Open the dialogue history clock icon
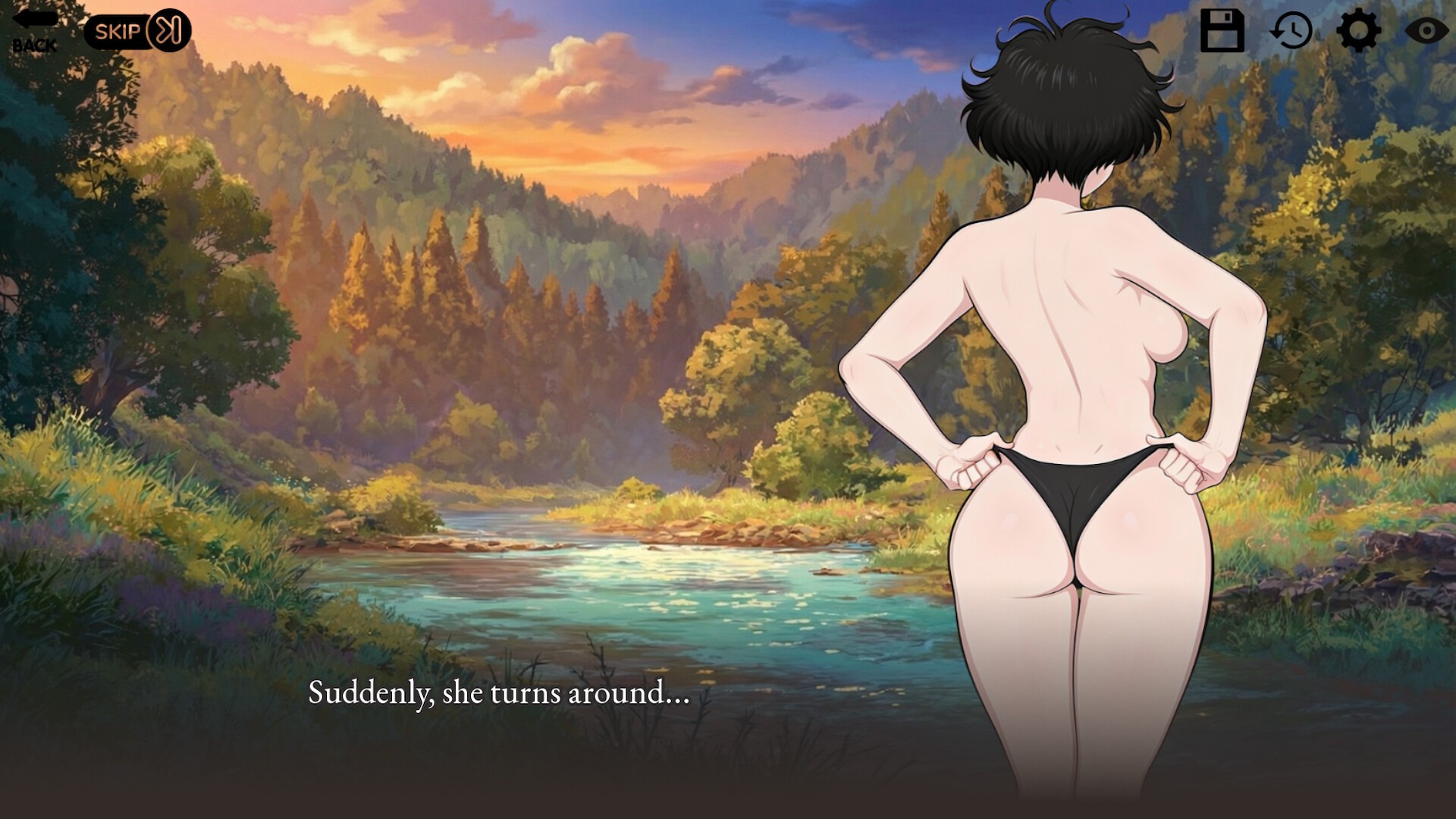This screenshot has width=1456, height=819. (1291, 31)
